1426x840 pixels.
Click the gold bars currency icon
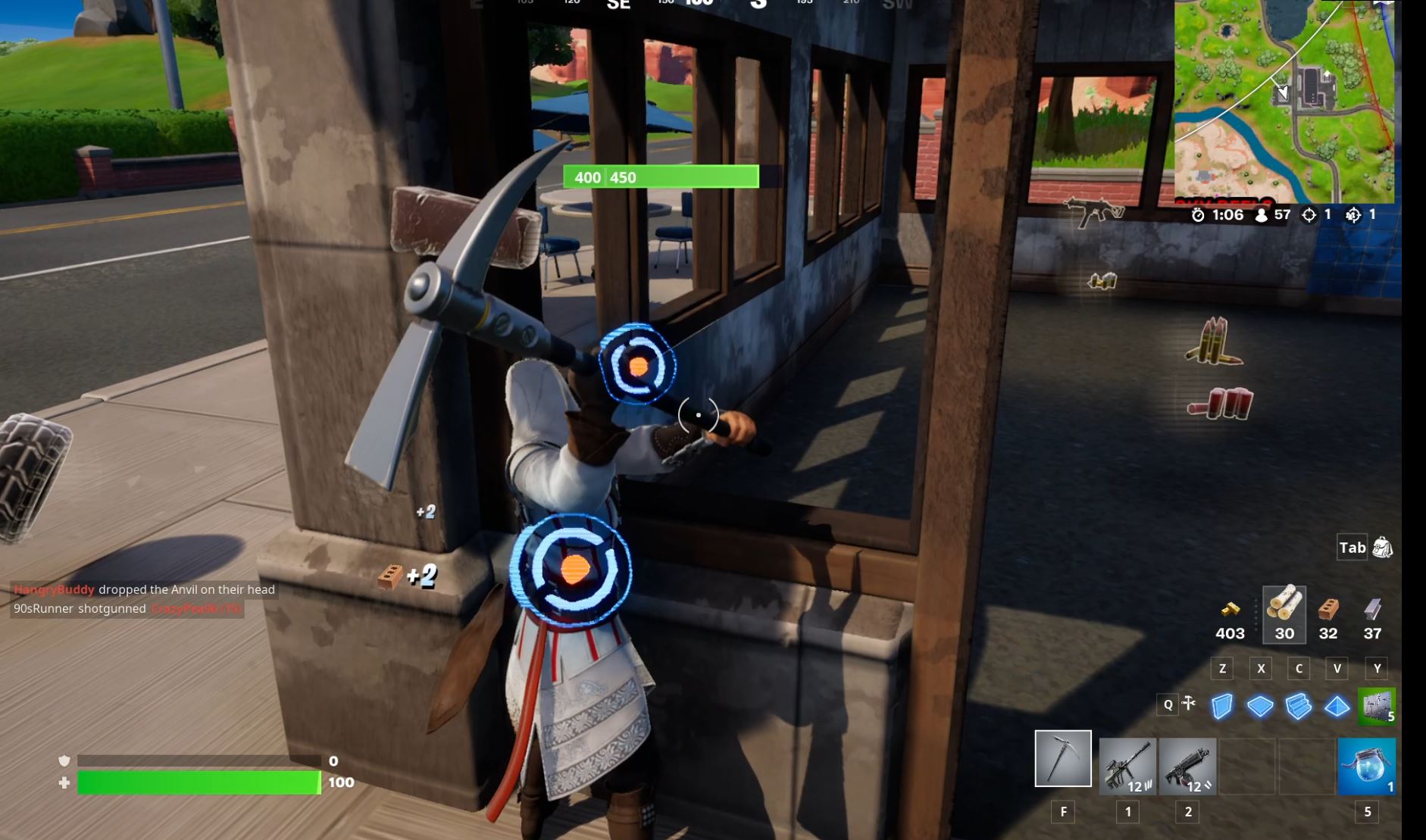pos(1230,609)
